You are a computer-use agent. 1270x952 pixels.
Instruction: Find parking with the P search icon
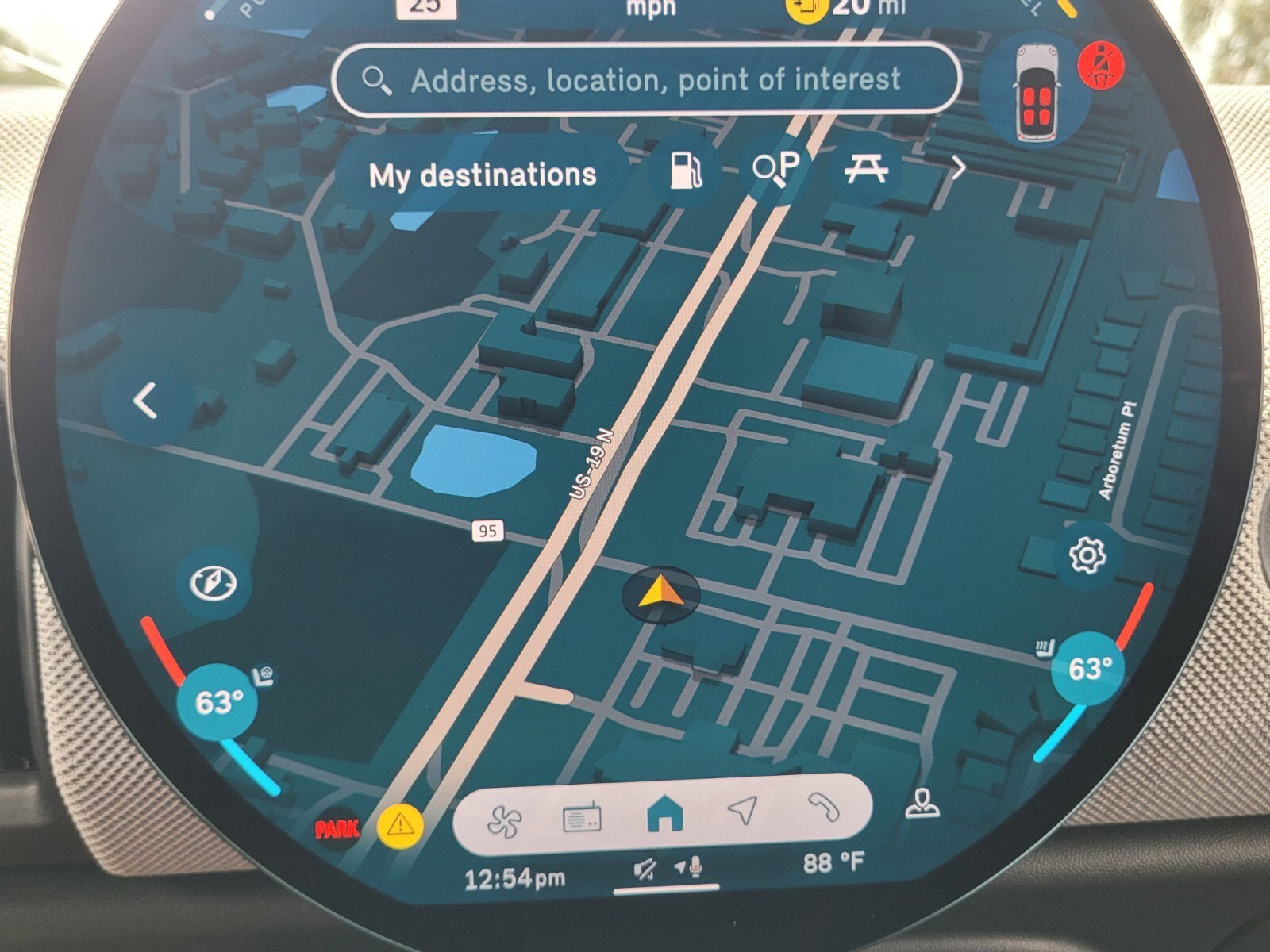coord(777,168)
